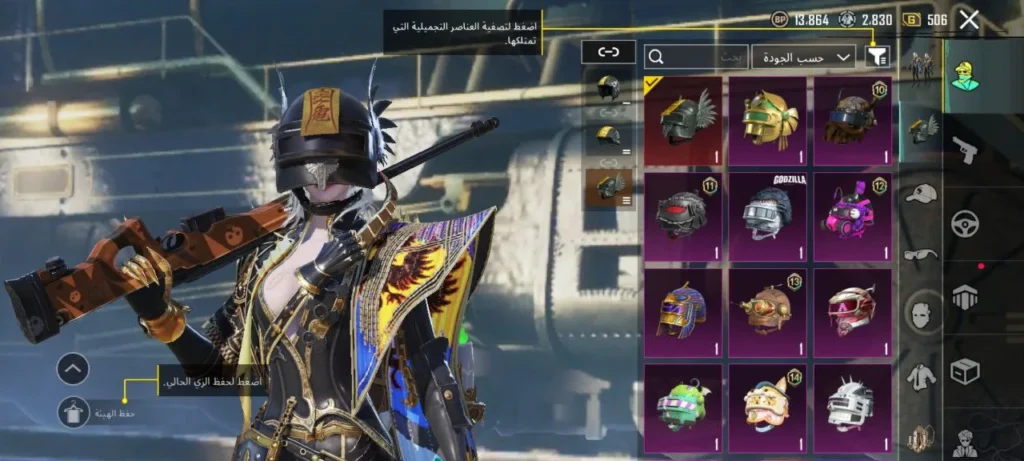The image size is (1024, 461).
Task: Select the green grenade-style helmet
Action: 683,407
